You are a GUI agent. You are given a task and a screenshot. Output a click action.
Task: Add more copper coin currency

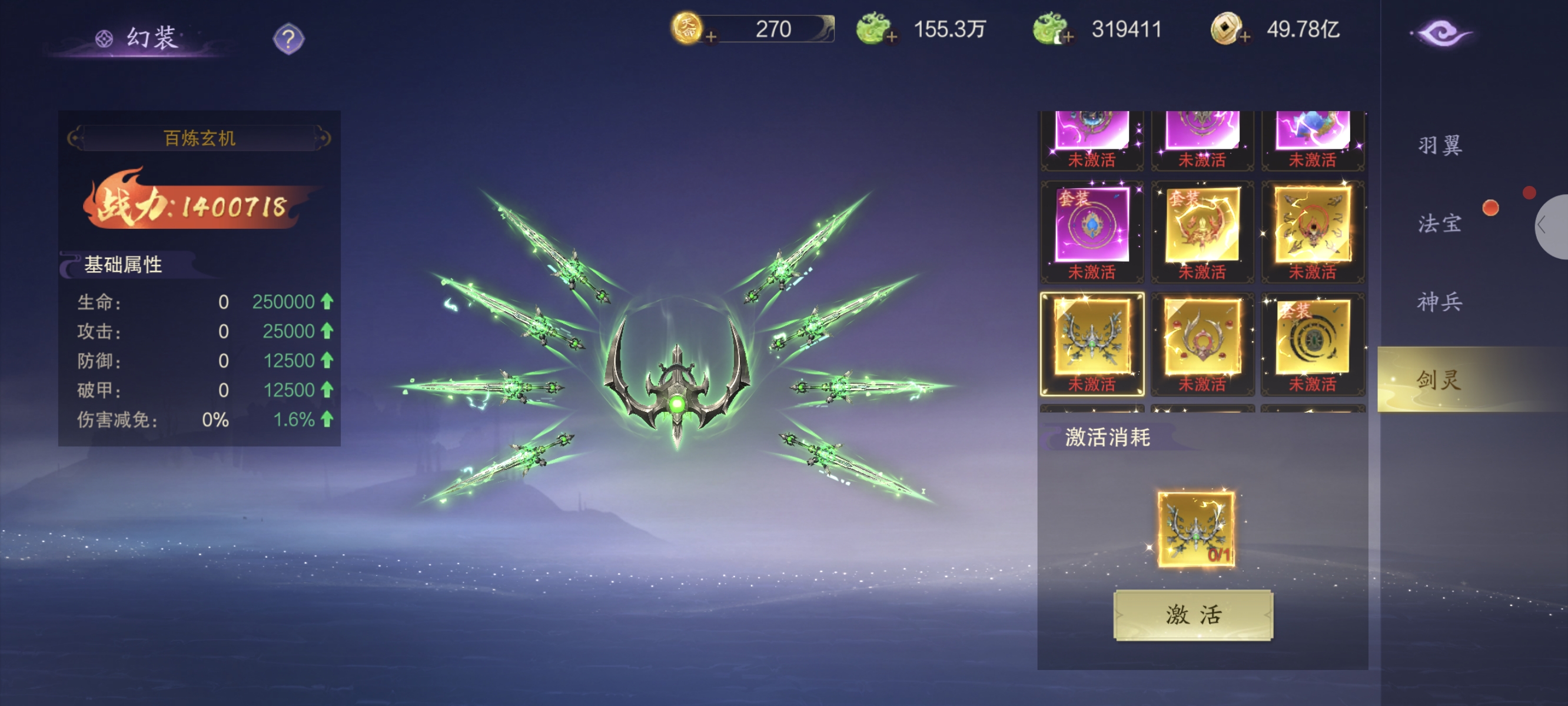coord(1245,37)
